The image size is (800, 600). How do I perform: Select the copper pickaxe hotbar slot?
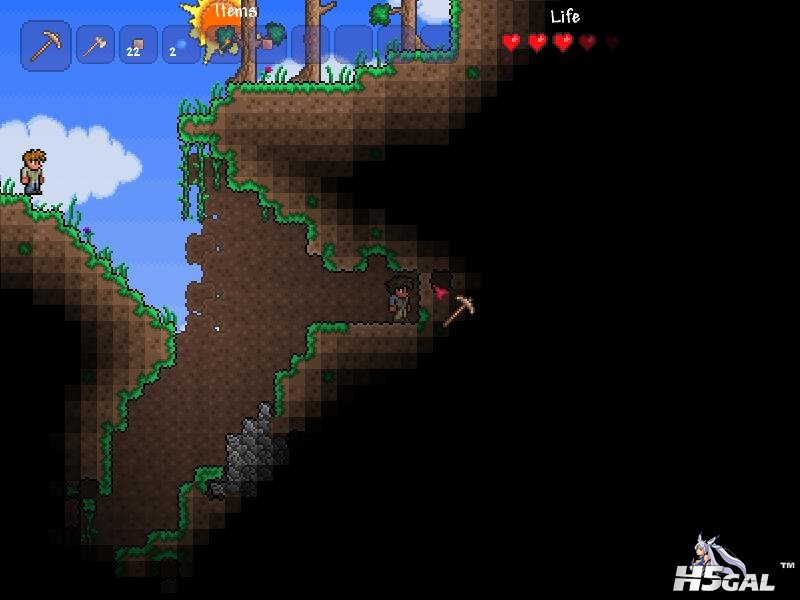click(x=46, y=45)
